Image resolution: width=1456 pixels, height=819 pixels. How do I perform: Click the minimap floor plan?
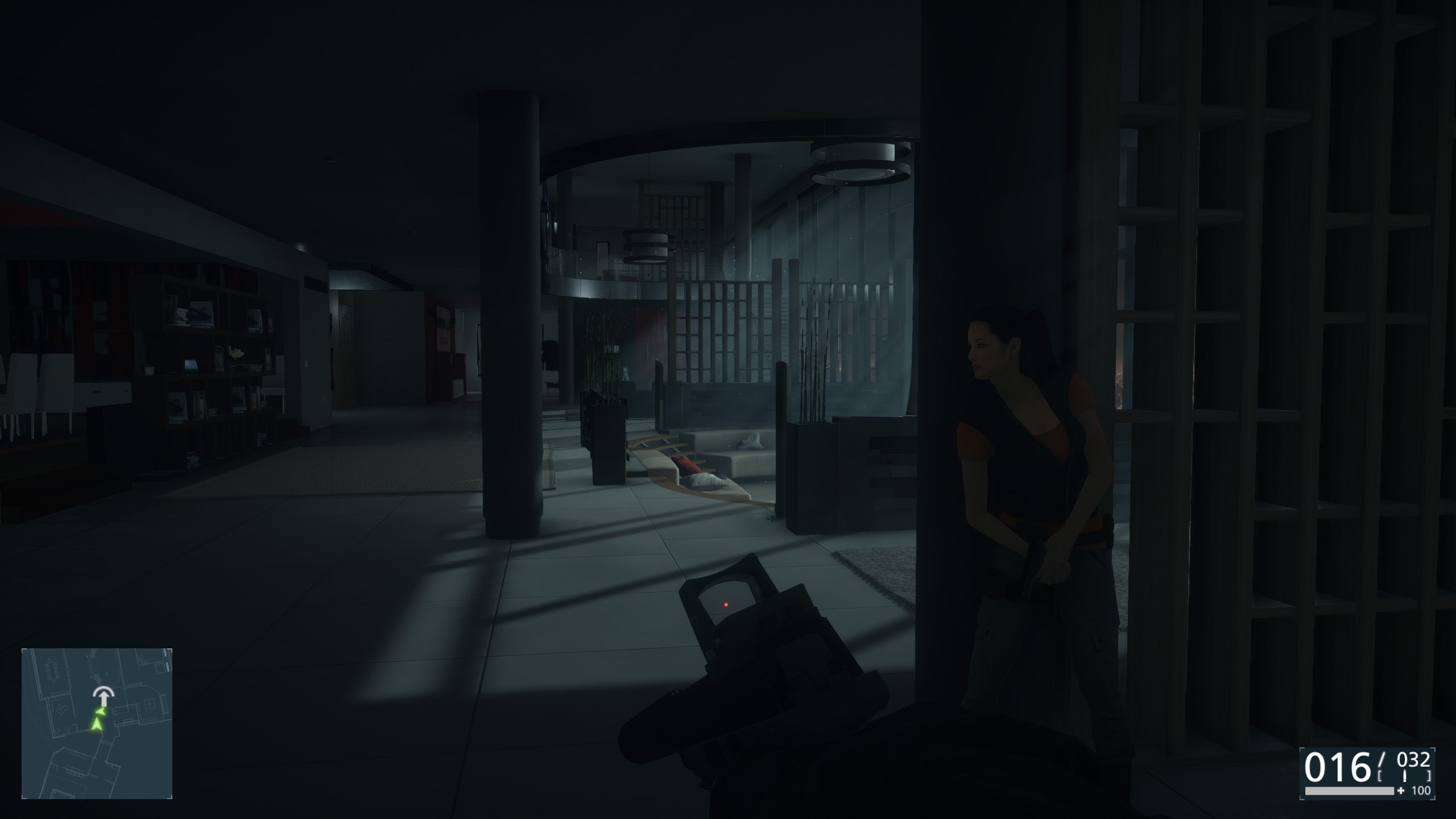[x=97, y=723]
